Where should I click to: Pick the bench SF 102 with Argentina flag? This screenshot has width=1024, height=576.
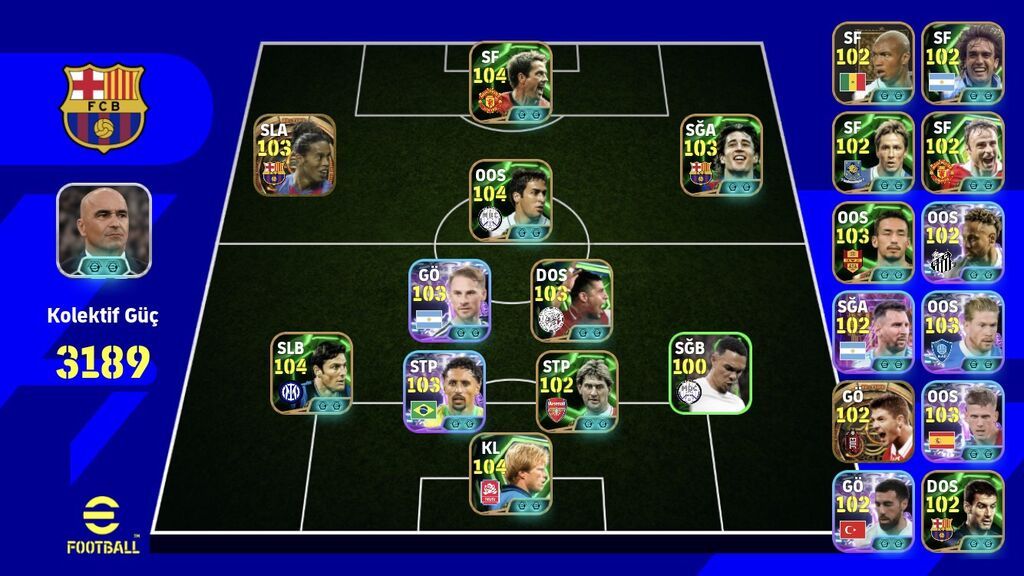pos(961,63)
